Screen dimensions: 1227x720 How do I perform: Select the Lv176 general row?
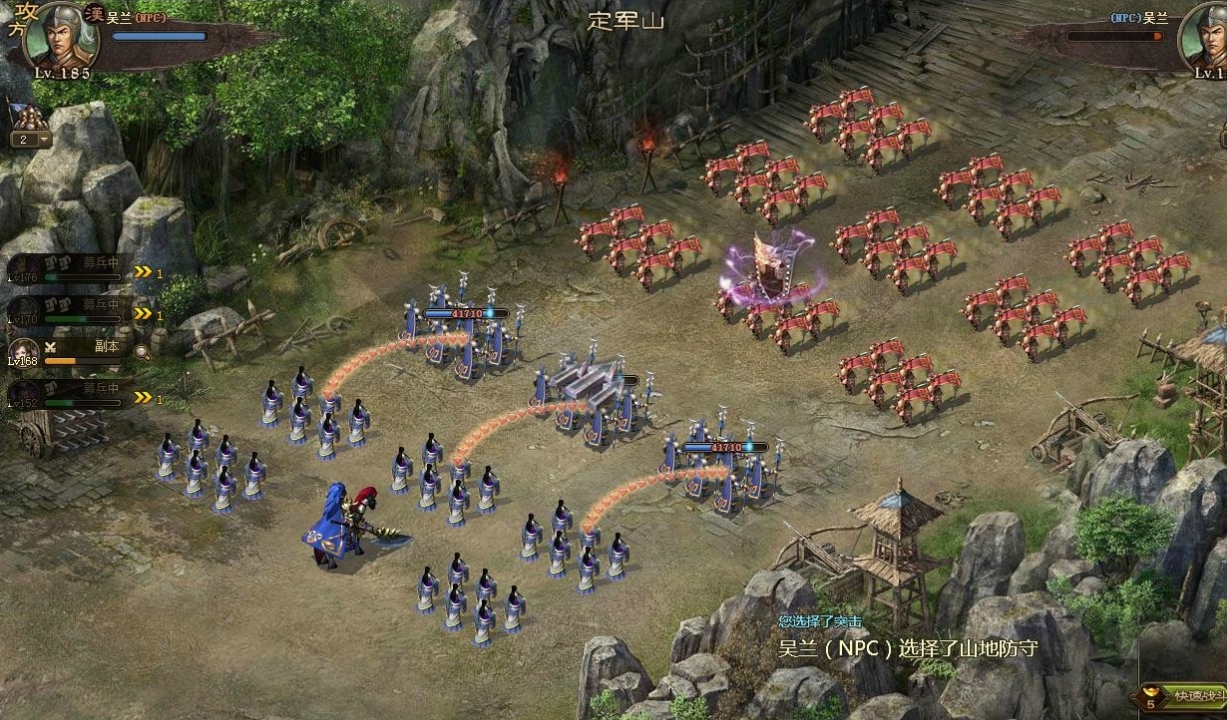point(70,270)
